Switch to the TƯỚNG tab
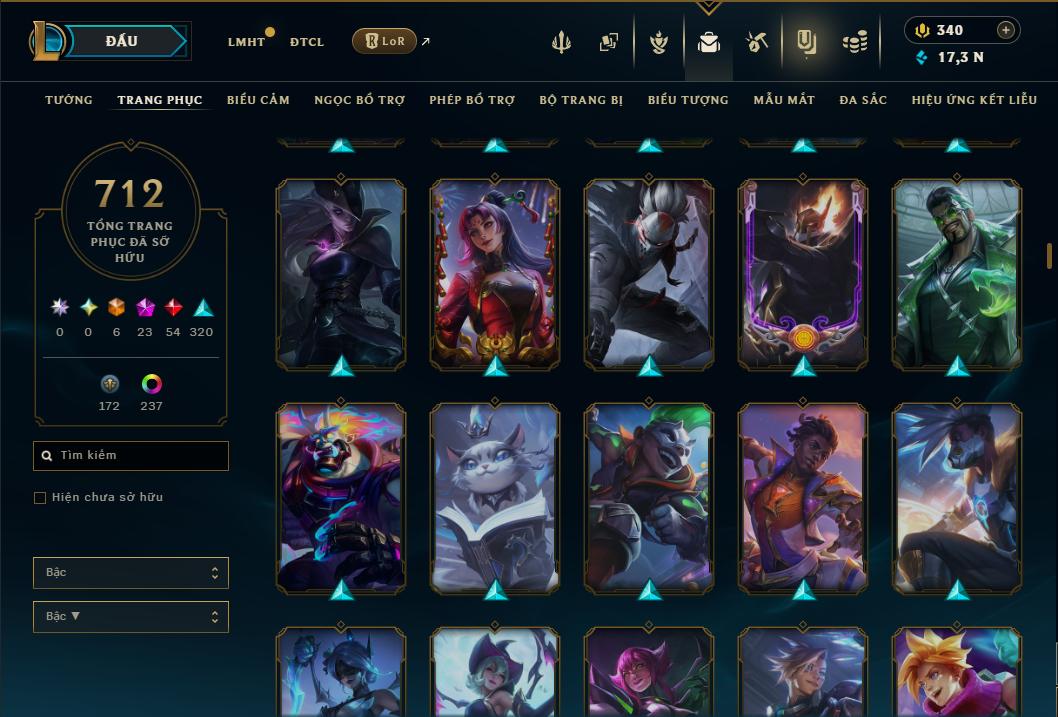1058x717 pixels. click(69, 100)
